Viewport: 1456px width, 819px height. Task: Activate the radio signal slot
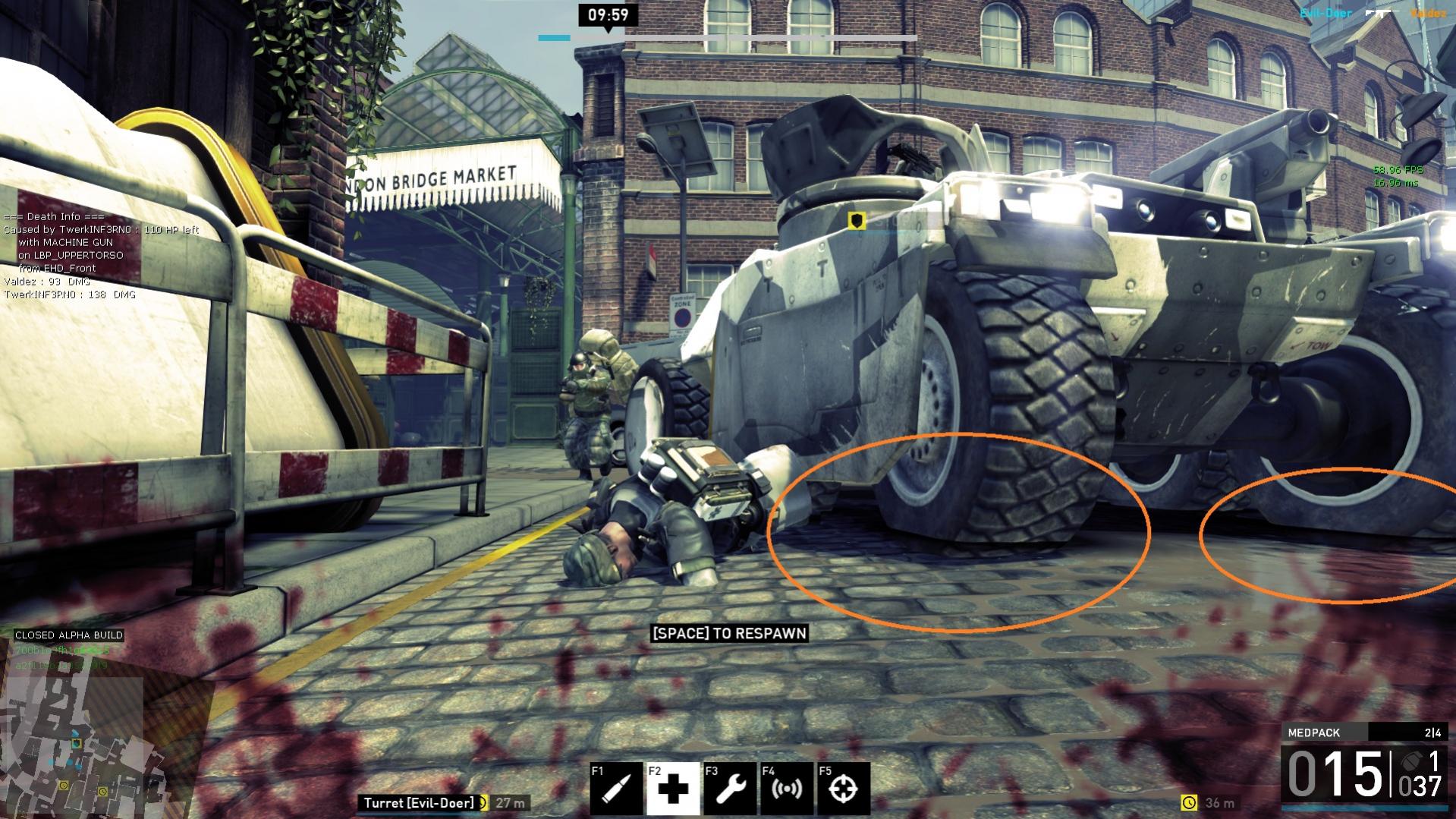786,789
